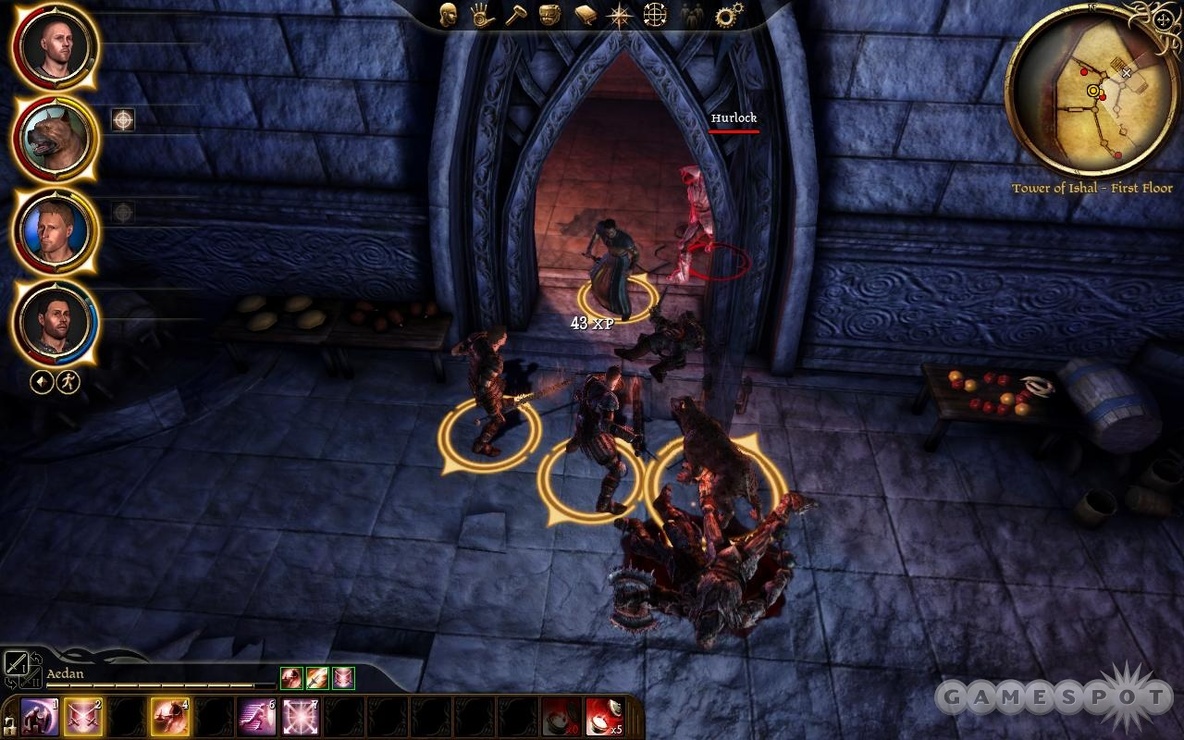
Task: Open the hammer icon menu
Action: point(515,15)
